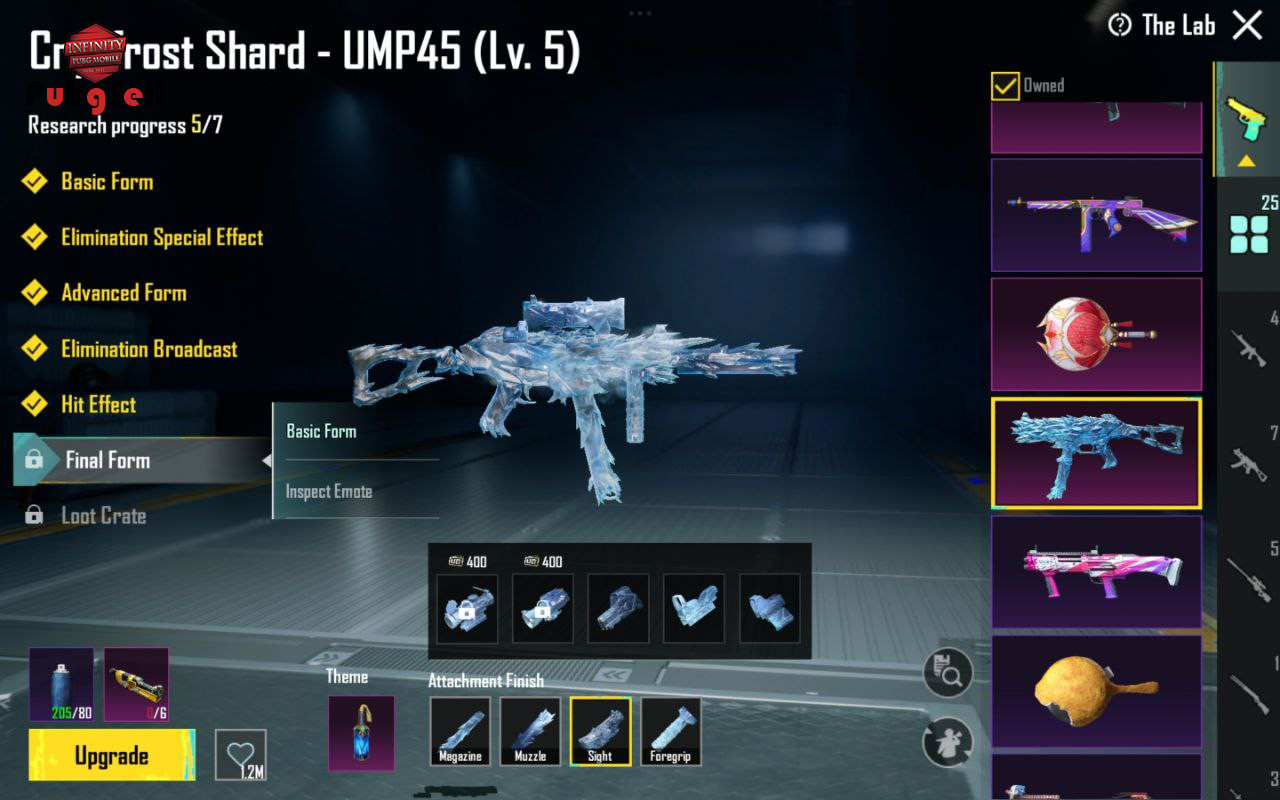
Task: Toggle the Owned checkbox filter
Action: 1005,86
